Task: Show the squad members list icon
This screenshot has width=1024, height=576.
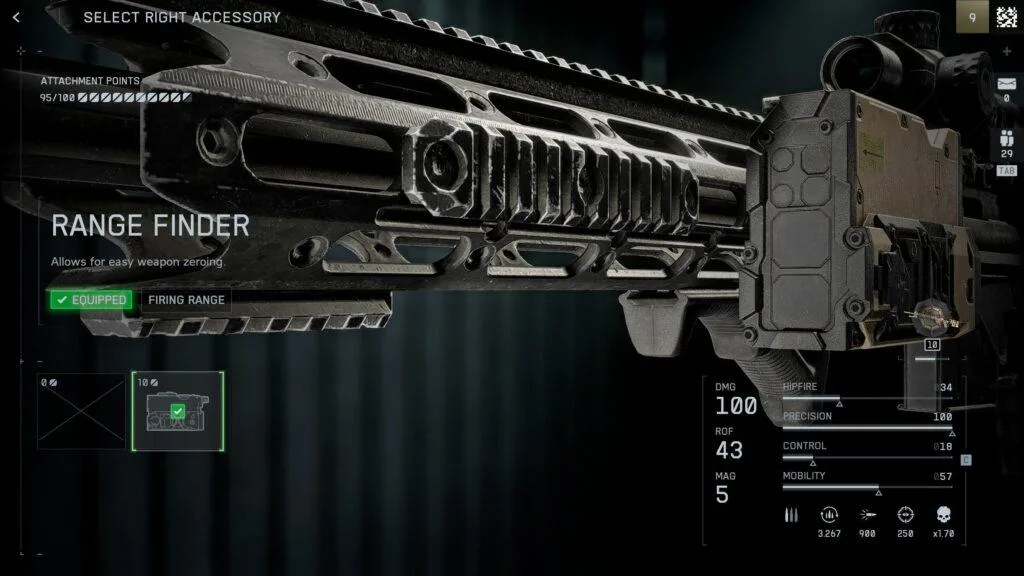Action: (x=1006, y=141)
